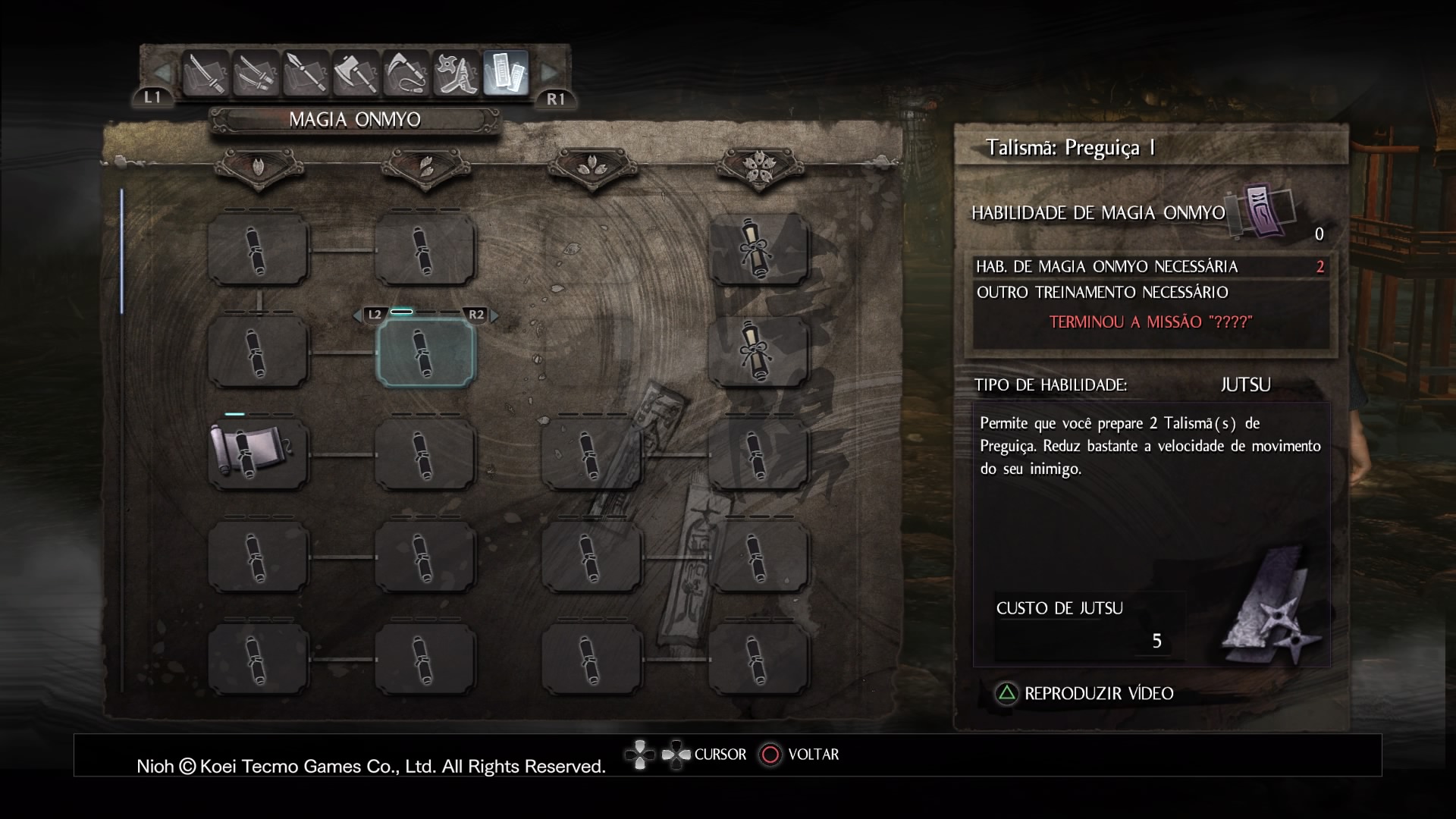Choose the ninjutsu shuriken skill tab
Screen dimensions: 1456x819
click(x=456, y=74)
